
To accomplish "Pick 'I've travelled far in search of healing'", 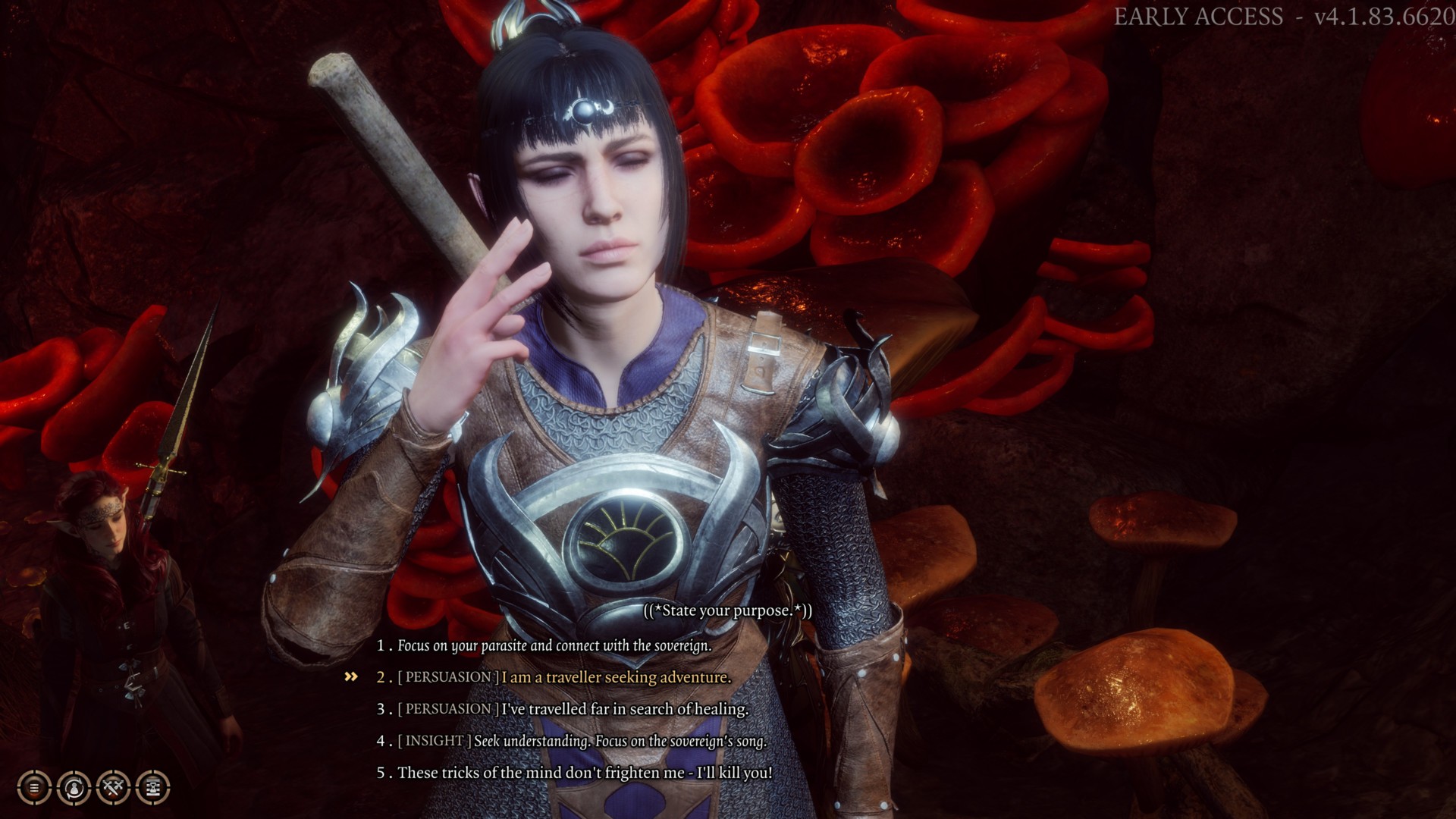I will pos(624,709).
